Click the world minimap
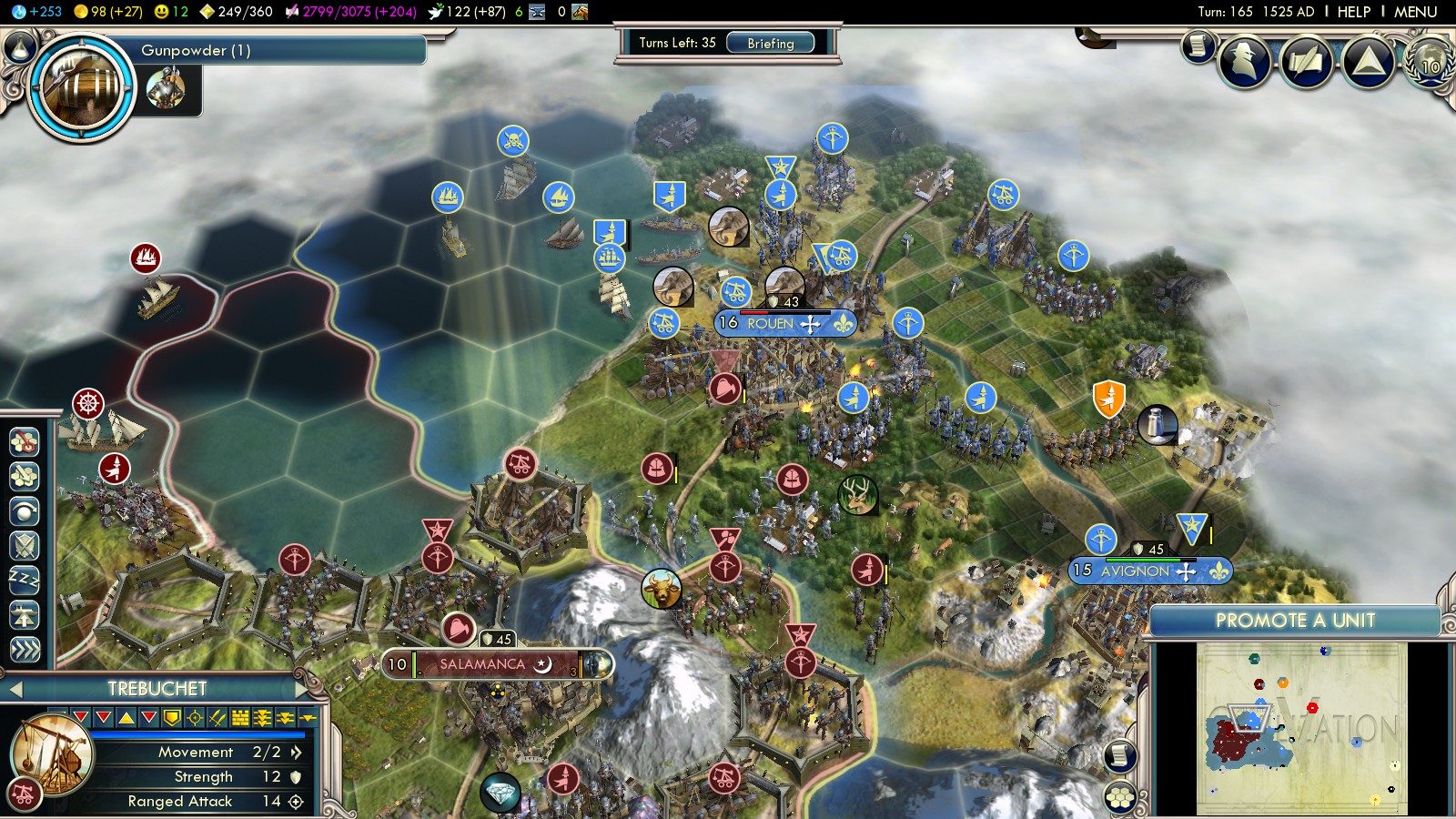The image size is (1456, 819). [x=1301, y=728]
